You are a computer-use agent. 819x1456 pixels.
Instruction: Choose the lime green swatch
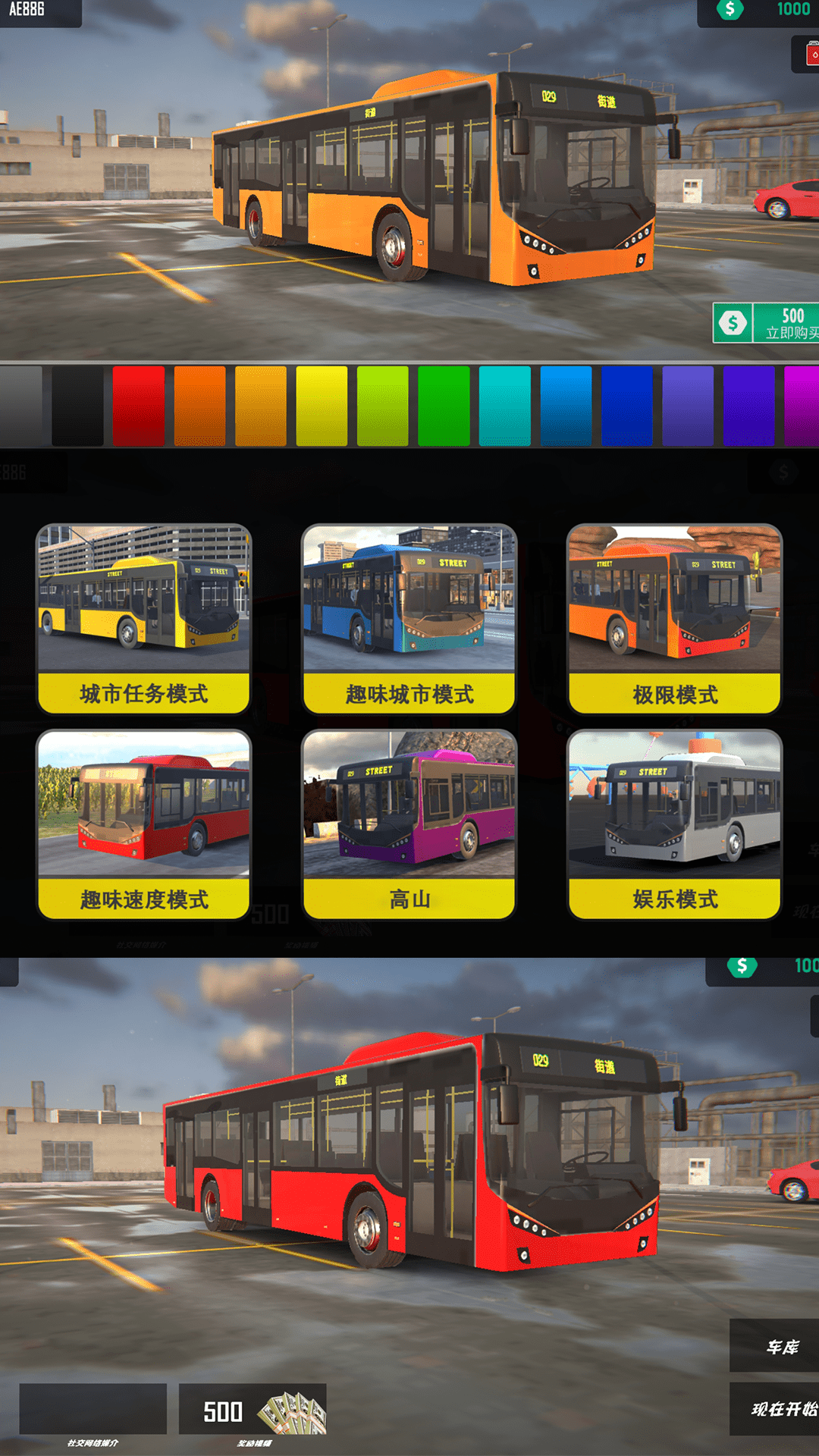click(x=382, y=406)
